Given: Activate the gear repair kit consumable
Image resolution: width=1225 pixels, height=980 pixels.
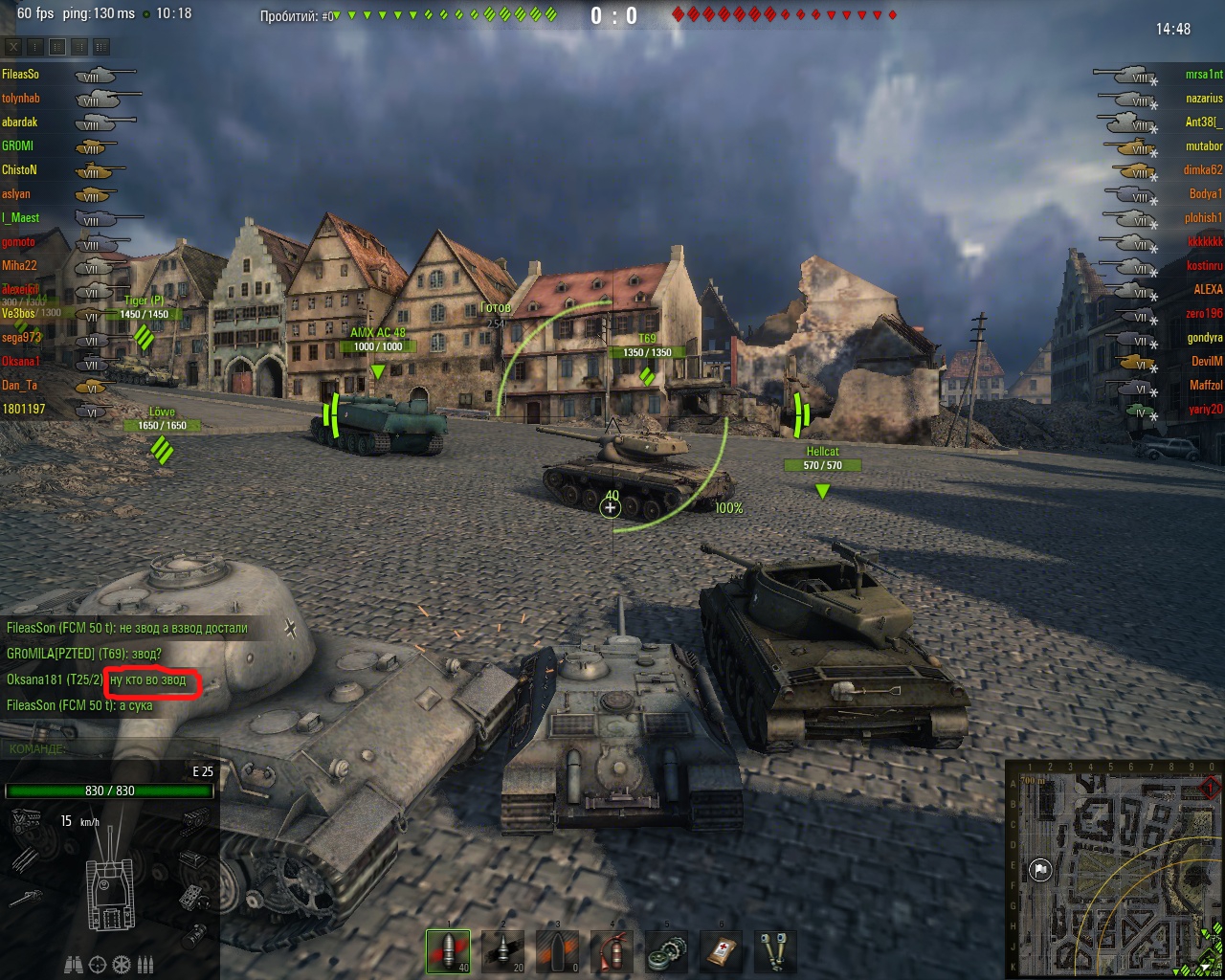Looking at the screenshot, I should coord(666,951).
